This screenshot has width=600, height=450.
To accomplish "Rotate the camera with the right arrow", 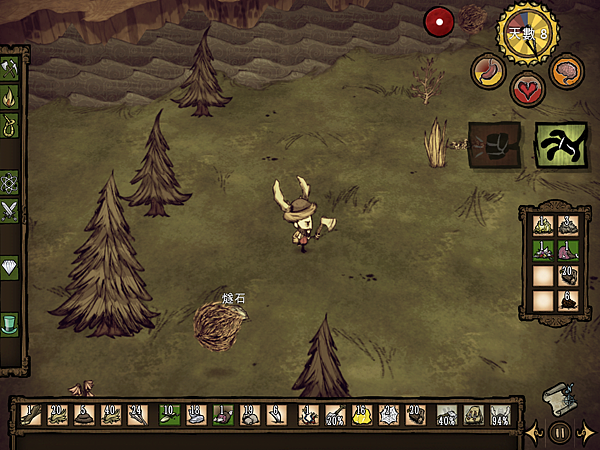I will pyautogui.click(x=587, y=433).
